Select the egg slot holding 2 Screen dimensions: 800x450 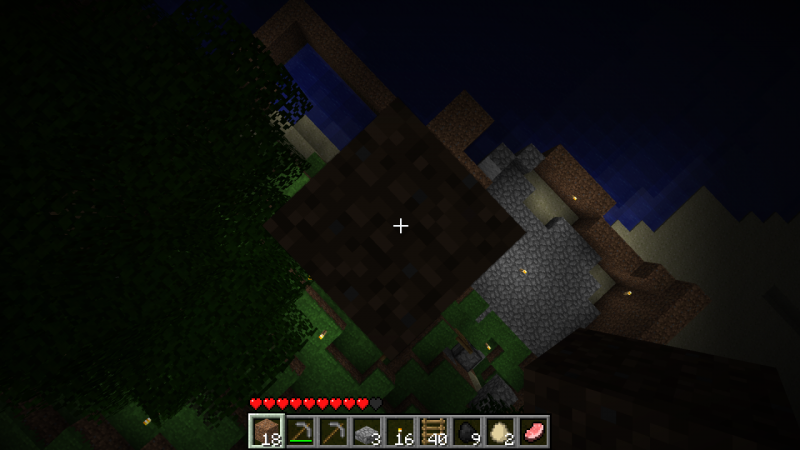[x=500, y=431]
